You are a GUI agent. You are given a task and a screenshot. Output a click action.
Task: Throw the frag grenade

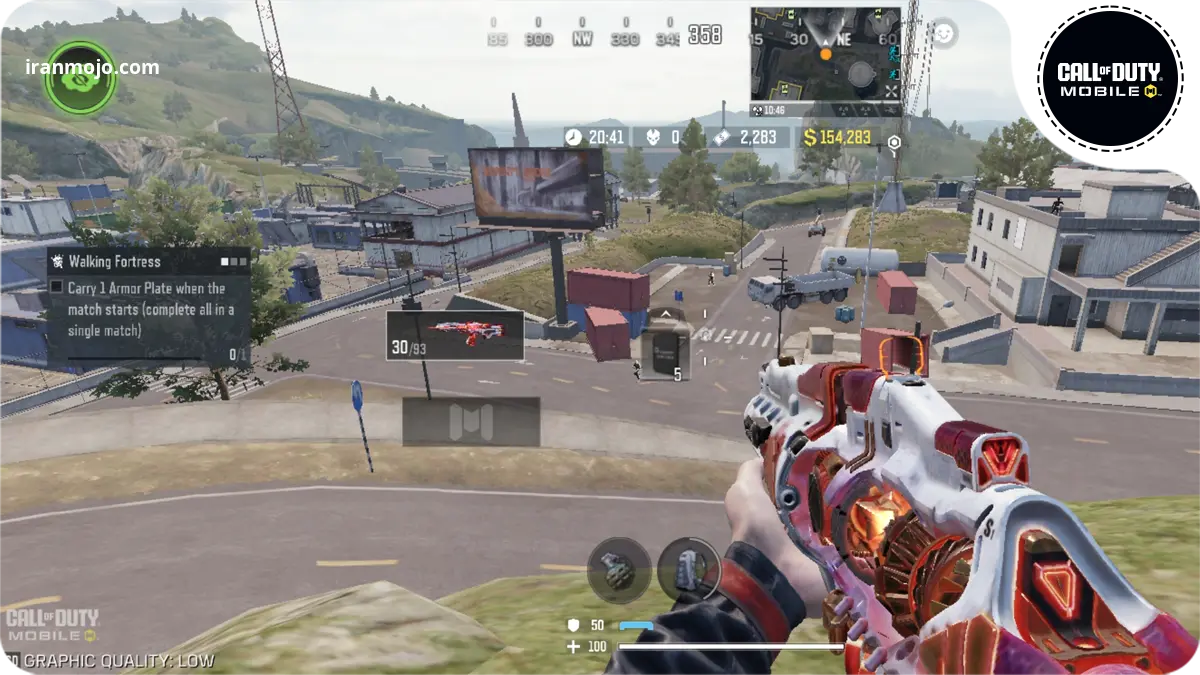pos(619,570)
